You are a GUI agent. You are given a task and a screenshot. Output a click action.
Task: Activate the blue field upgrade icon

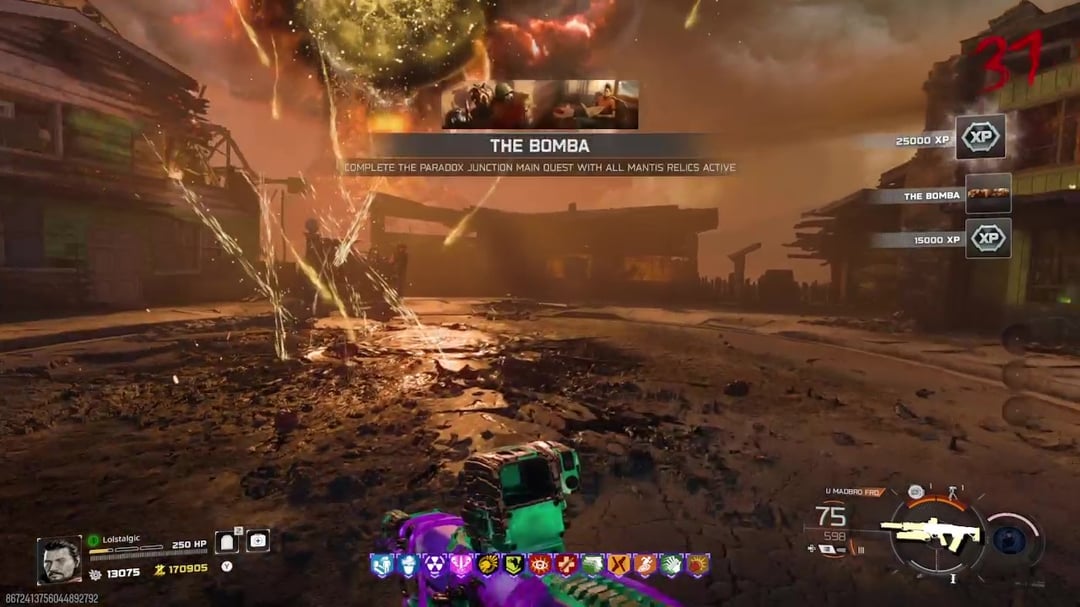1010,539
